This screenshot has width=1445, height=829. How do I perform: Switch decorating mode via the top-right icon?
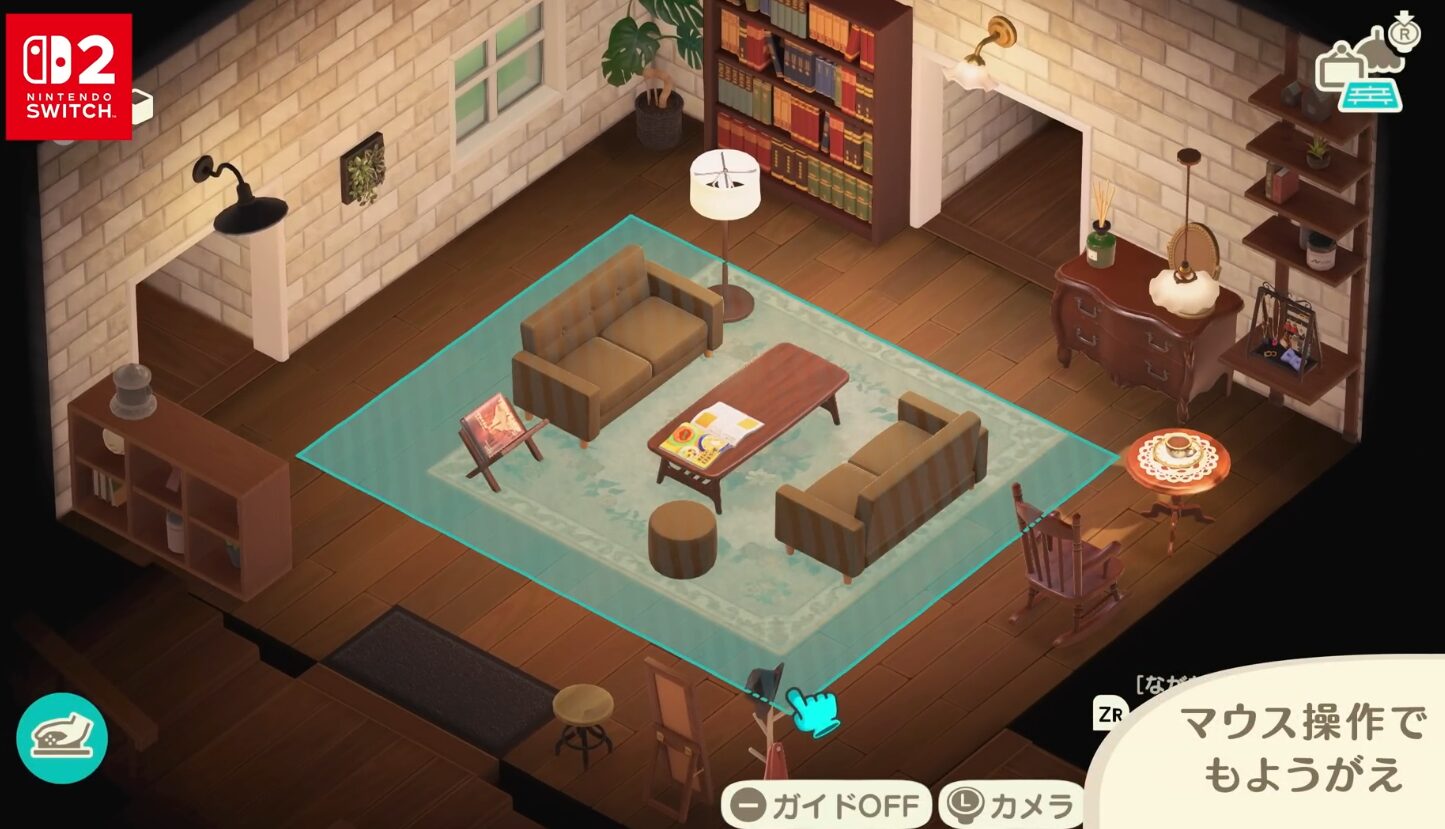(1363, 68)
